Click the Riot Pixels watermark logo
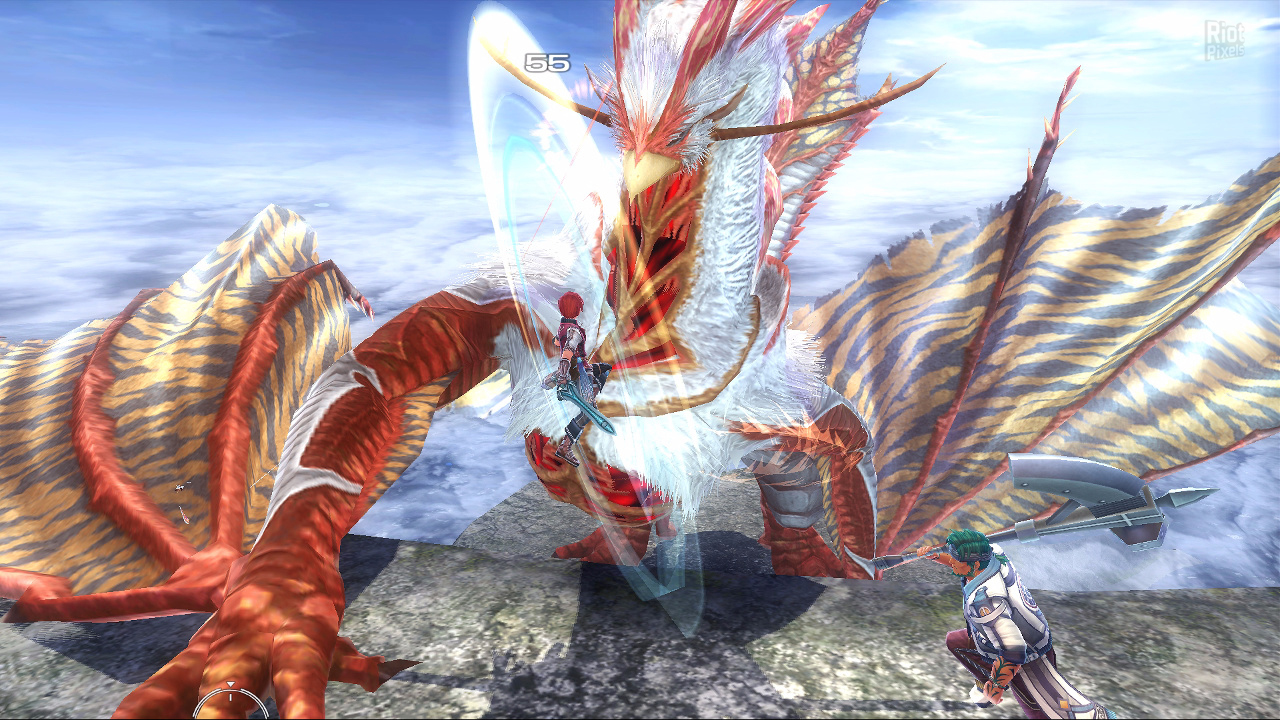1280x720 pixels. [1224, 40]
